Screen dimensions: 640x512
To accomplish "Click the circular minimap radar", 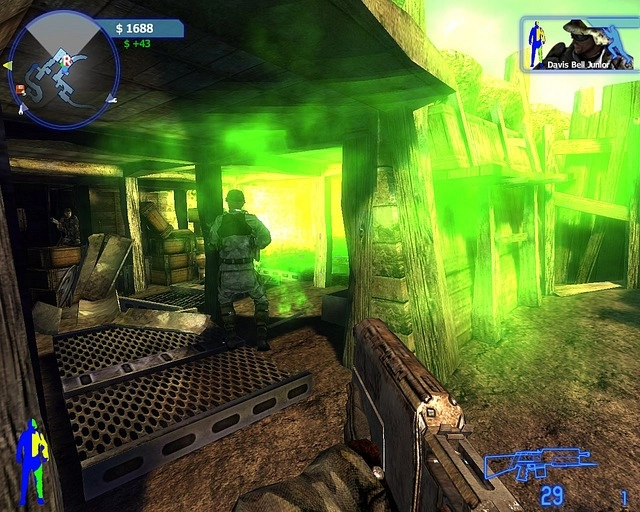I will (x=64, y=69).
